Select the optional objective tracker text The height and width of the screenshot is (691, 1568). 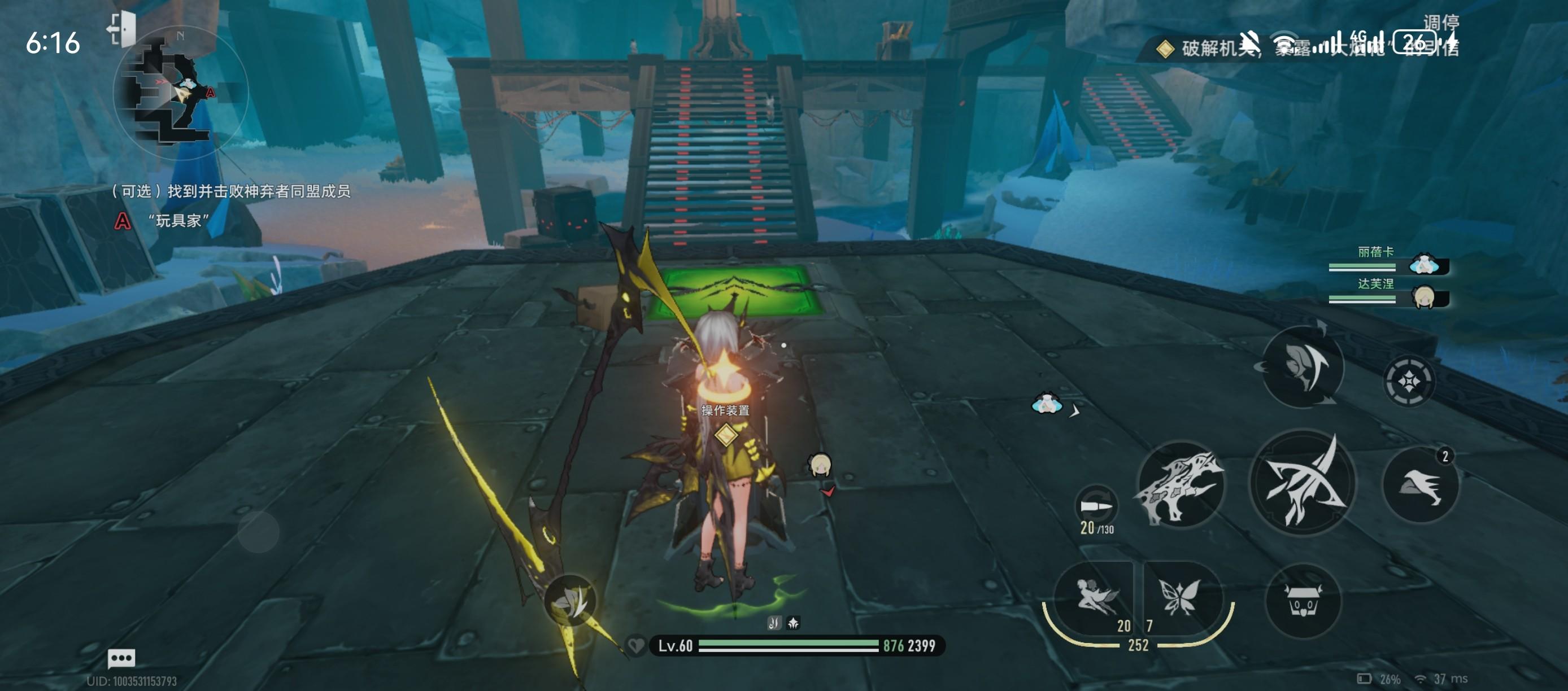tap(230, 191)
